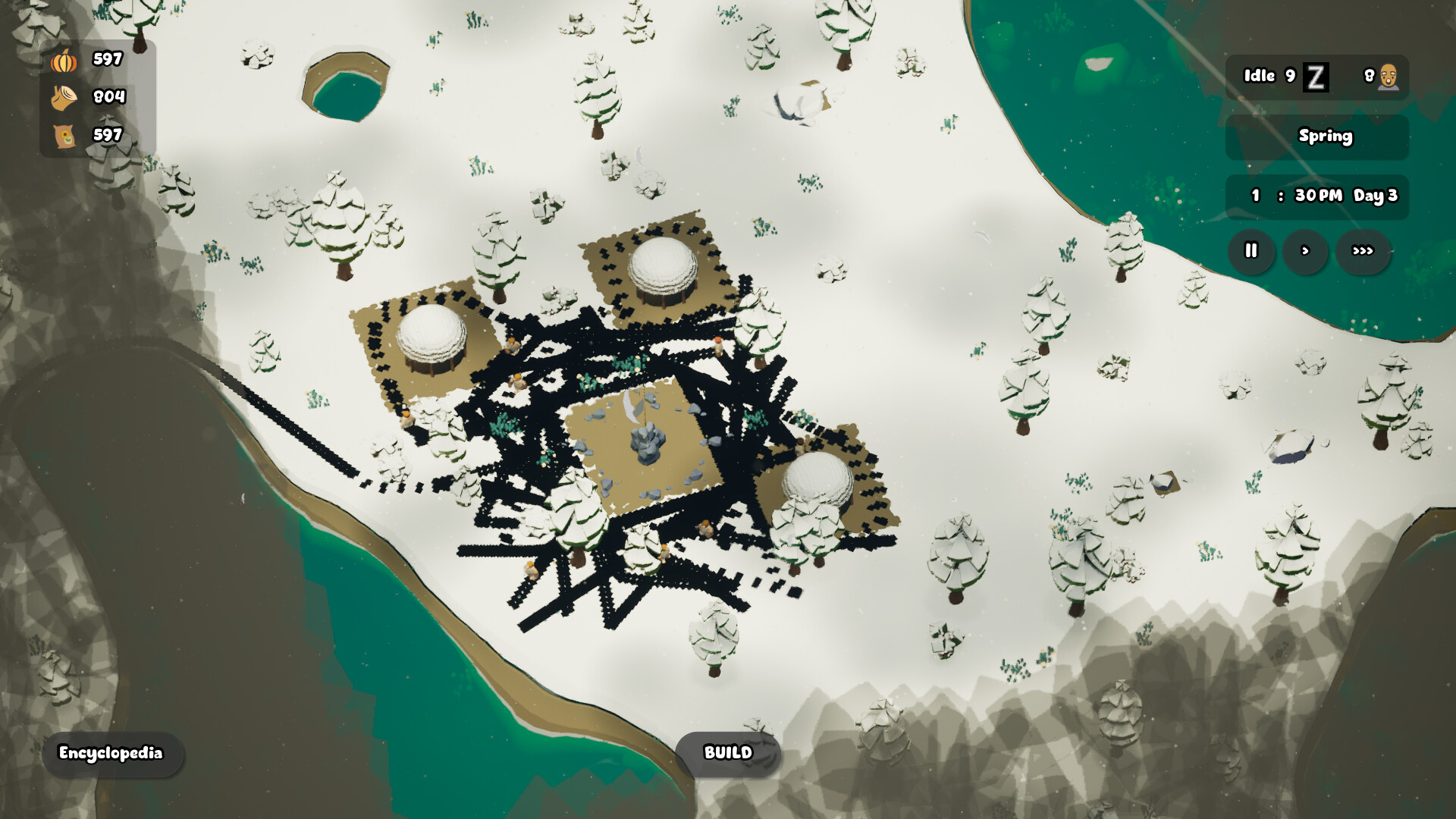1456x819 pixels.
Task: Click the sleeping 'Z' idle villager icon
Action: point(1317,76)
